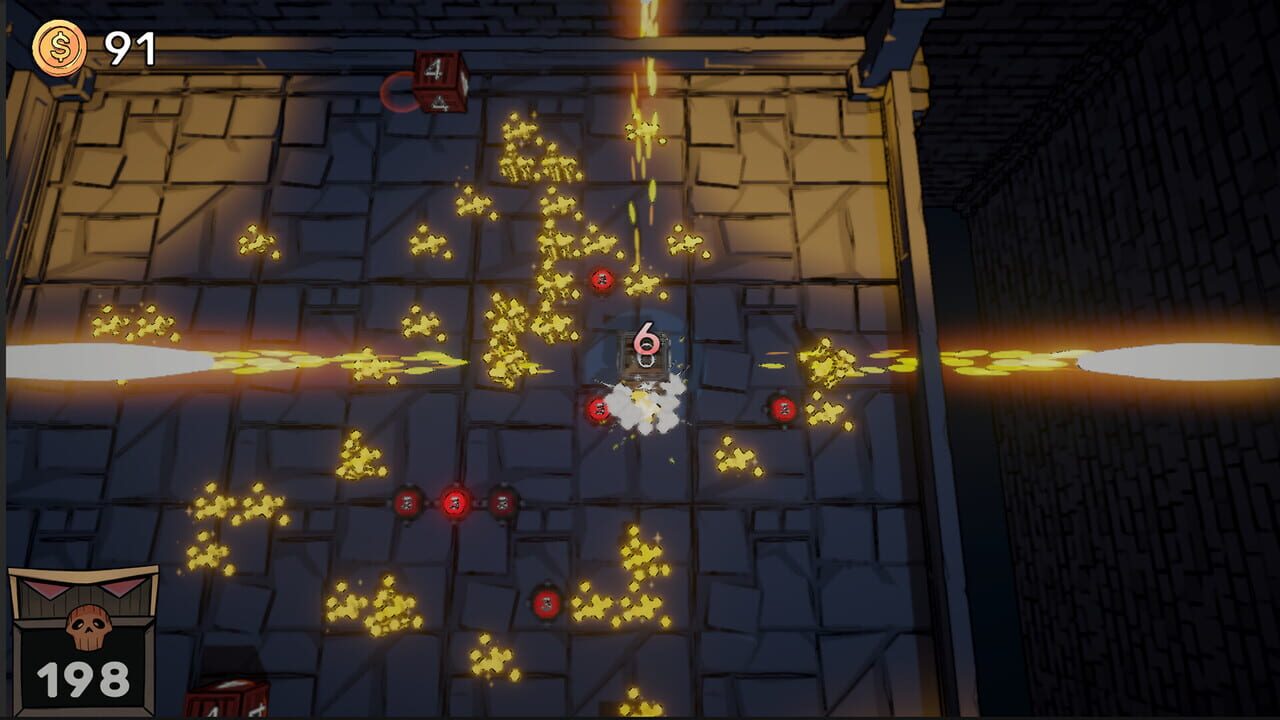This screenshot has width=1280, height=720.
Task: Click the skull-faced mine left of the explosion
Action: (598, 408)
